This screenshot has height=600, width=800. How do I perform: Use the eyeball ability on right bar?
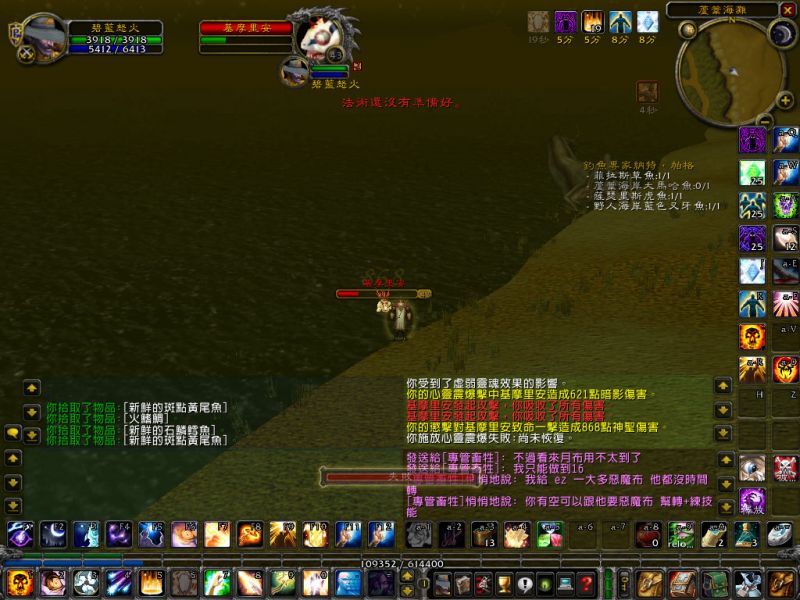(x=752, y=466)
